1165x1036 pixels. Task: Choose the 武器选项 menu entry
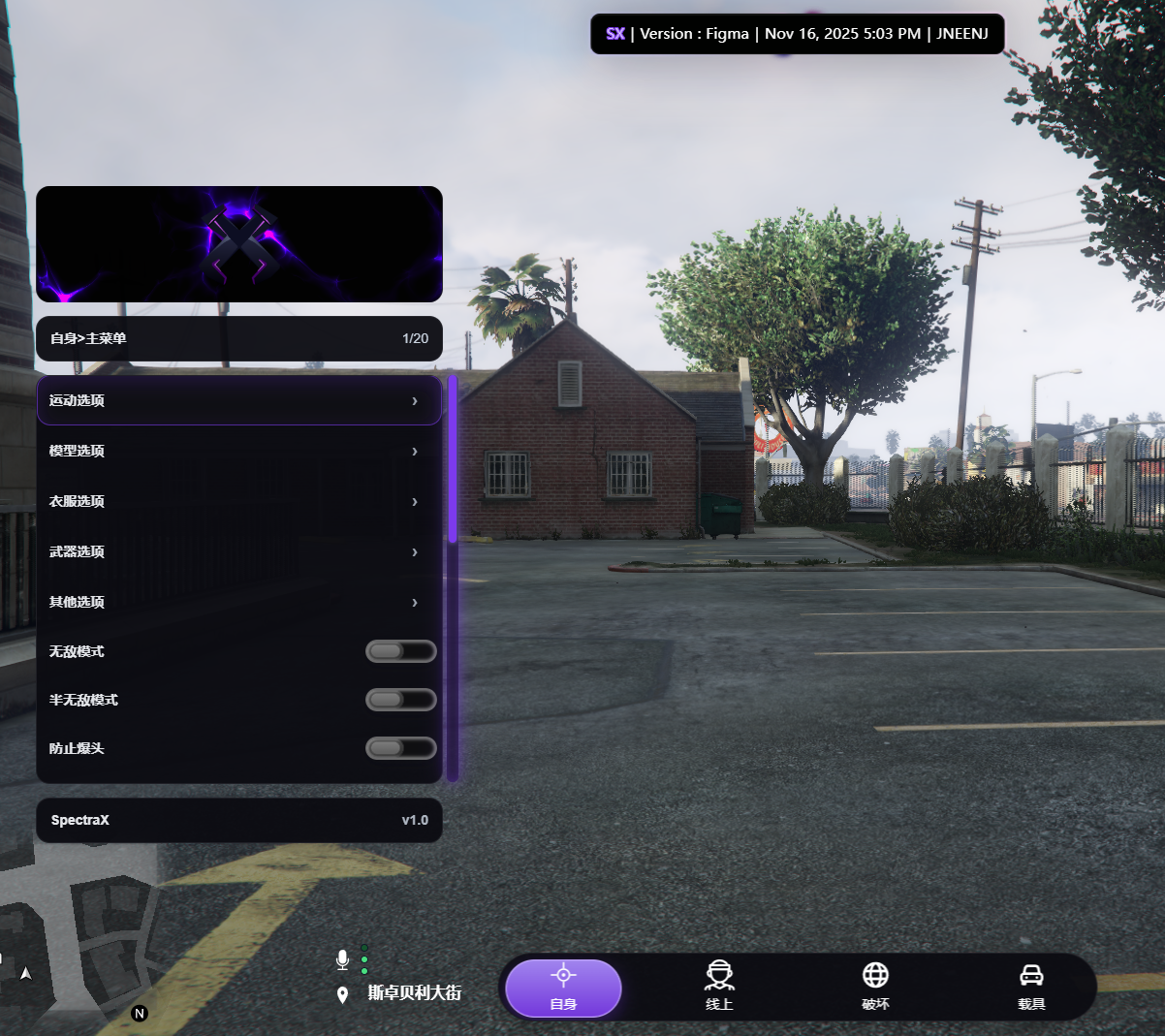238,551
